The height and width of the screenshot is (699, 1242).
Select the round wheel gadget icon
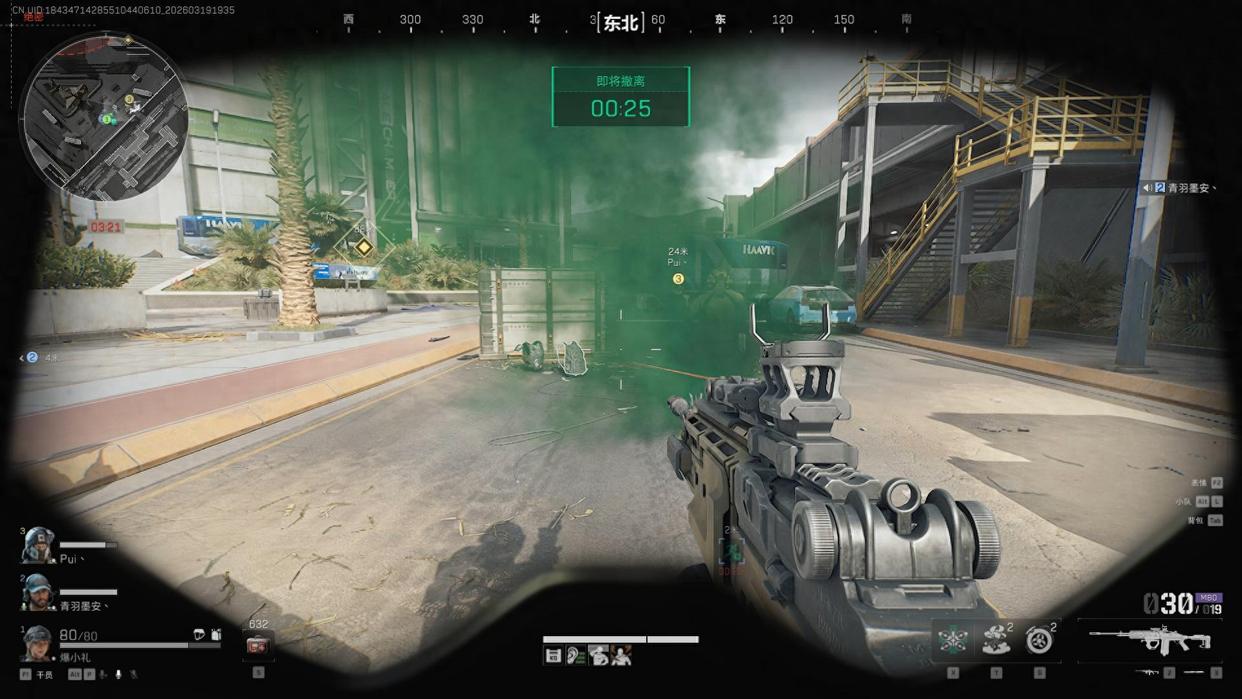tap(1039, 641)
